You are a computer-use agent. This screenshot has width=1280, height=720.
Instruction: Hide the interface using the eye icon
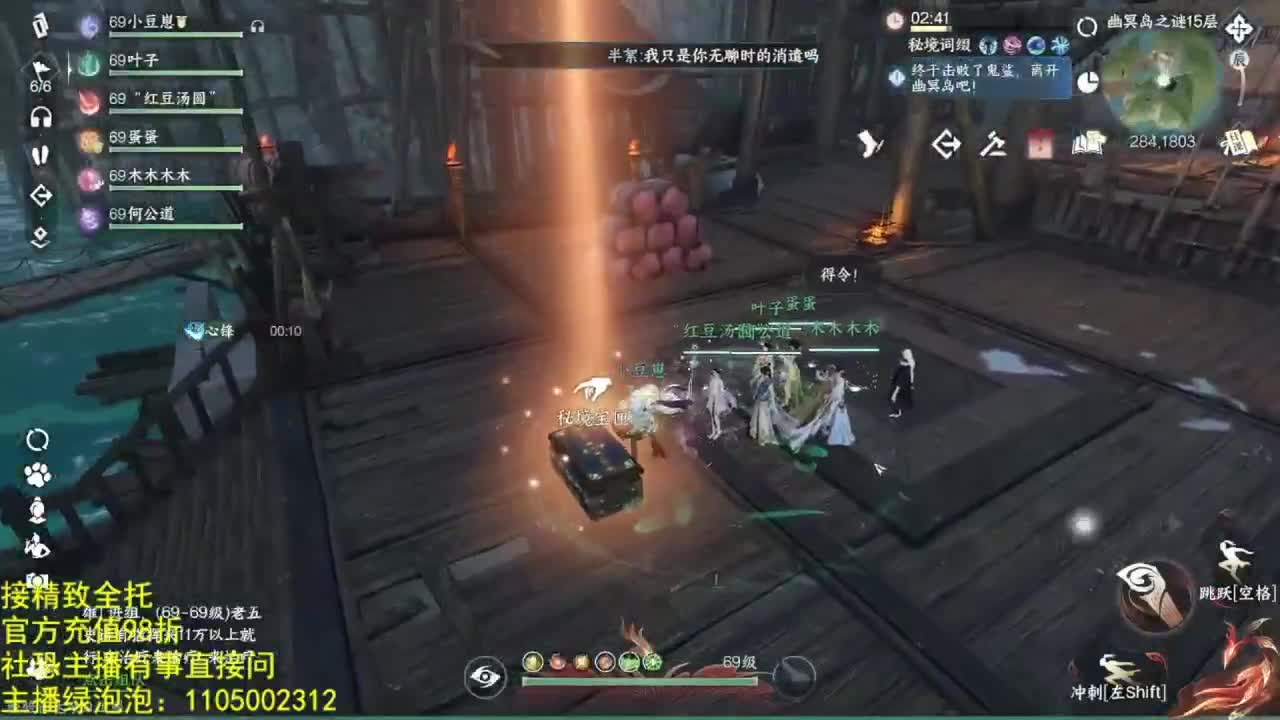[x=485, y=678]
